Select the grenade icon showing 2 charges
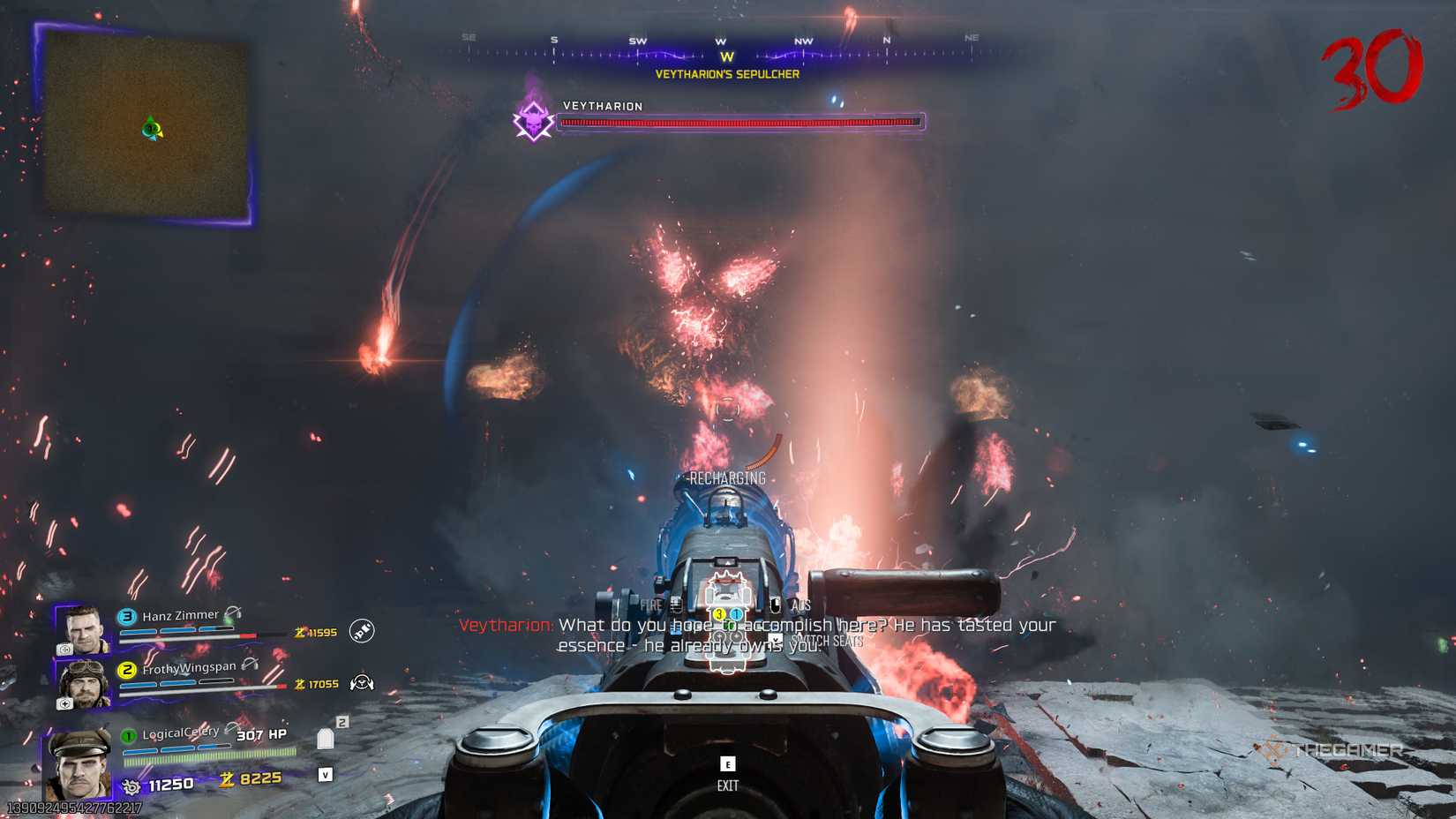Image resolution: width=1456 pixels, height=819 pixels. (326, 740)
